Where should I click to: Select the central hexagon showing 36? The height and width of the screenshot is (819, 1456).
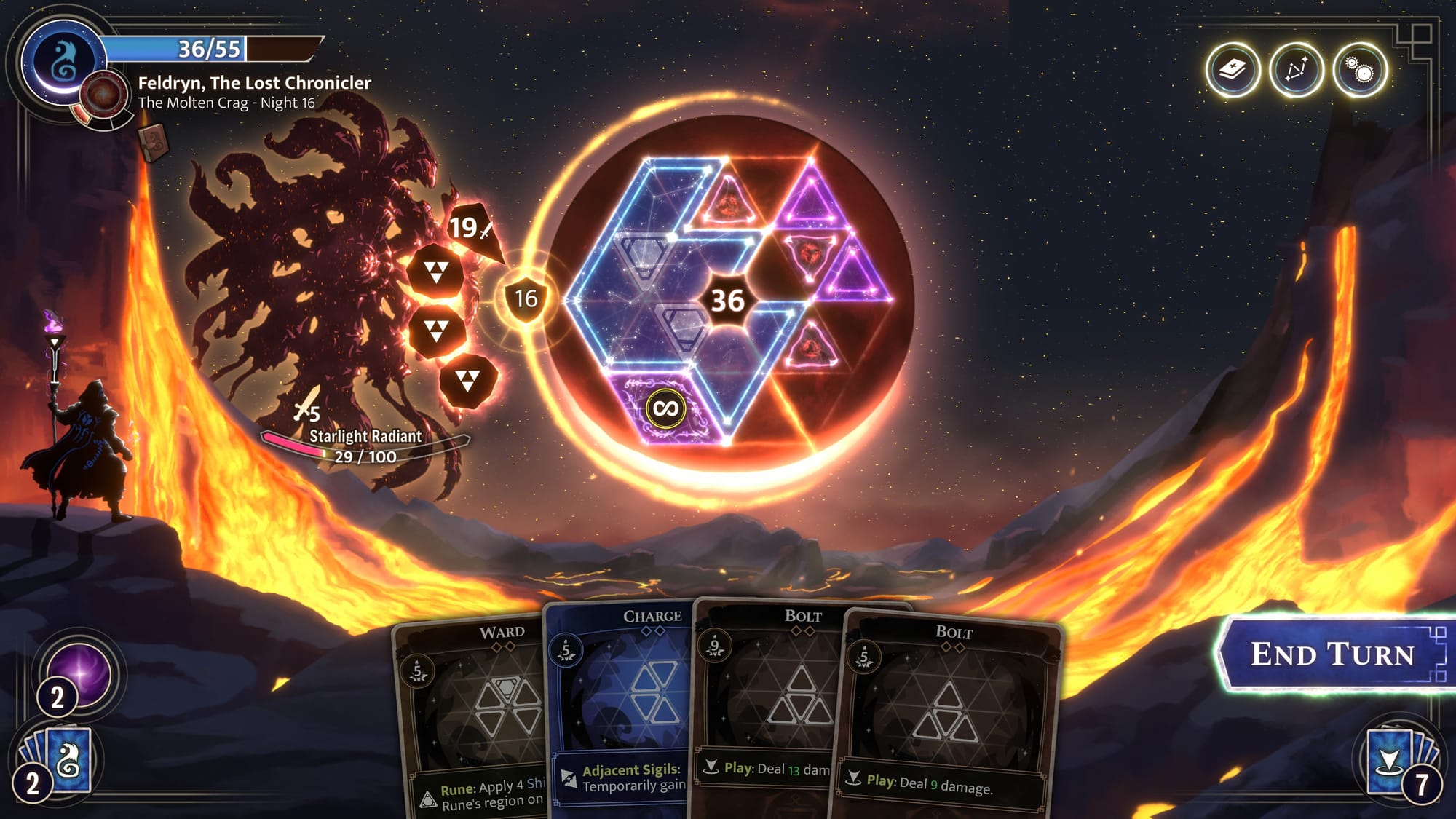727,301
